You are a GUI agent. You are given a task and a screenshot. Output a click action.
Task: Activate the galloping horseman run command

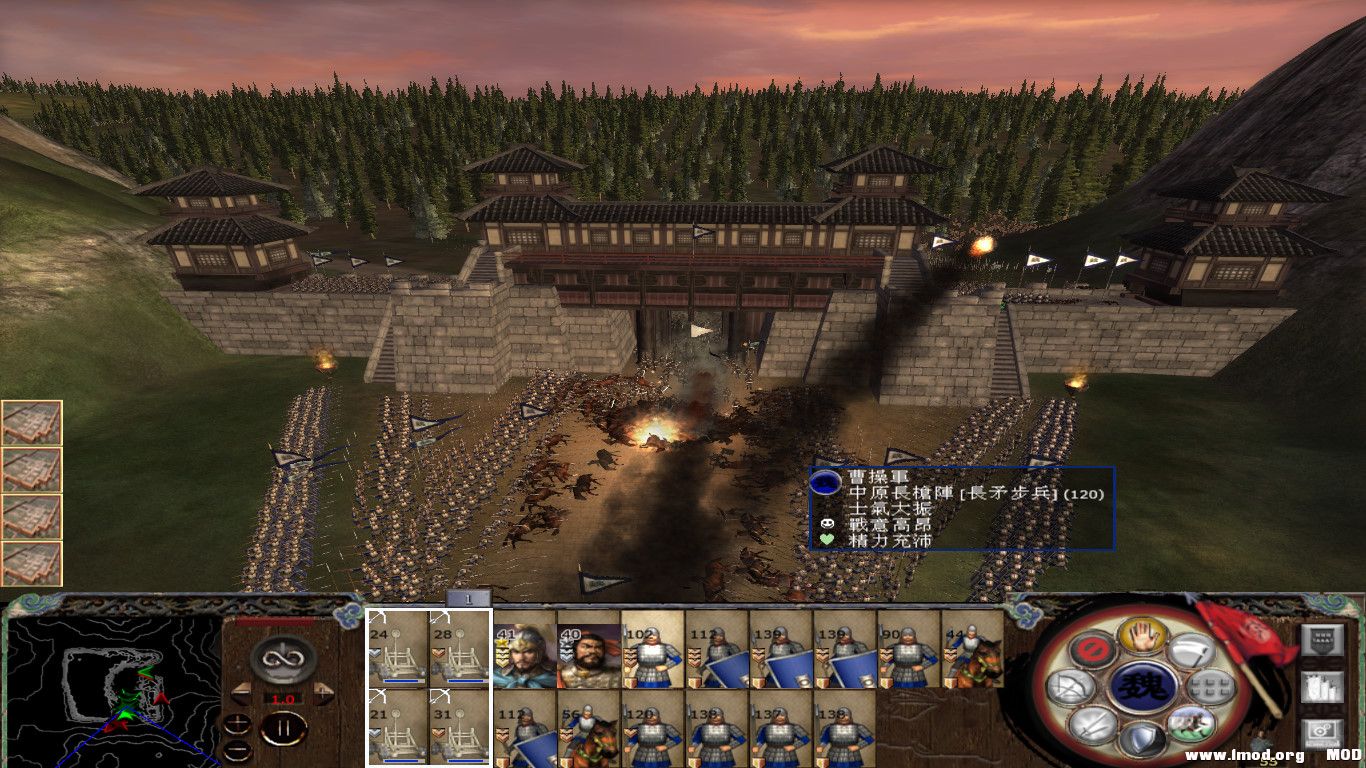tap(1190, 724)
